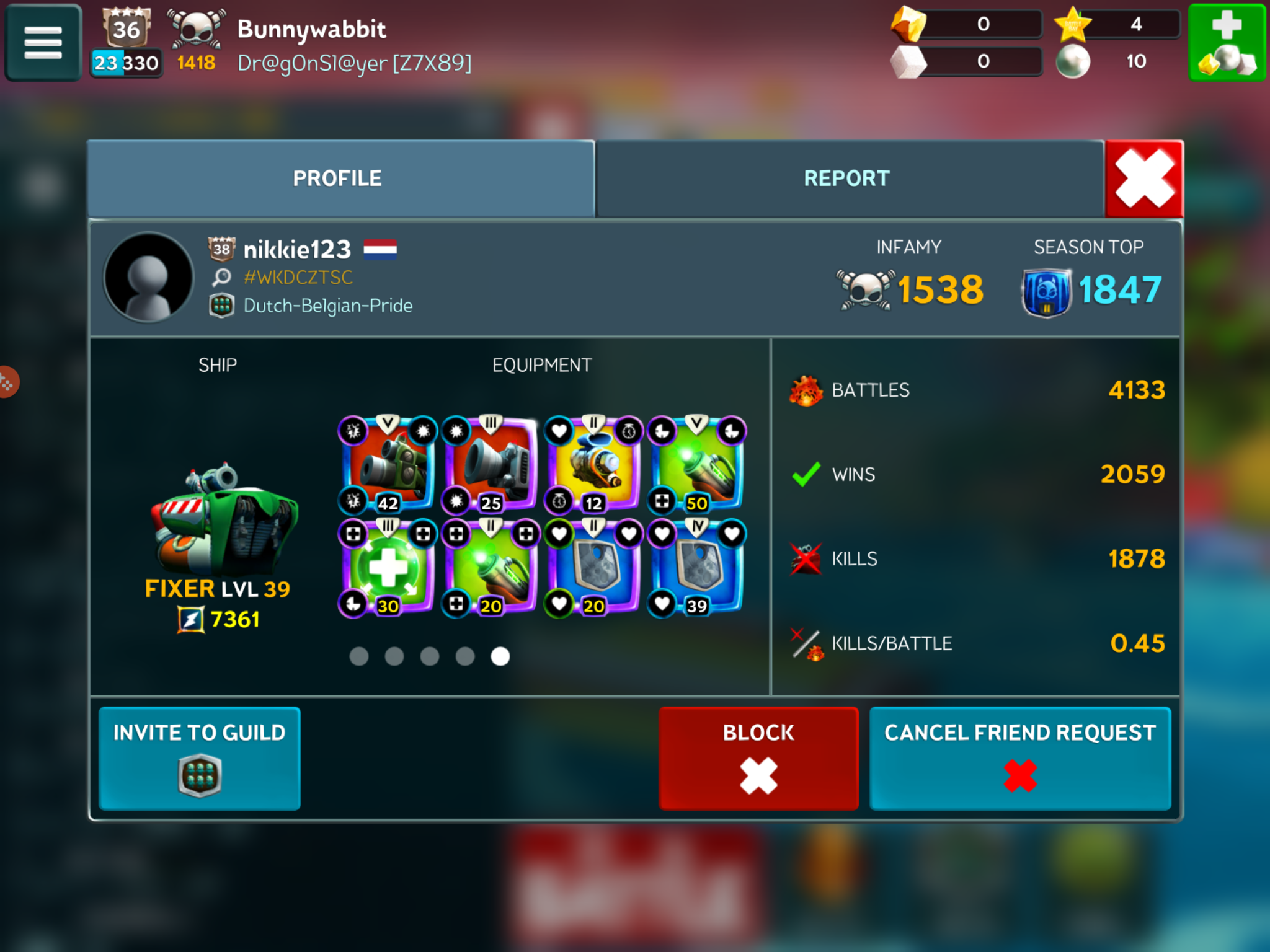The width and height of the screenshot is (1270, 952).
Task: Go to the third ship page dot
Action: click(x=430, y=656)
